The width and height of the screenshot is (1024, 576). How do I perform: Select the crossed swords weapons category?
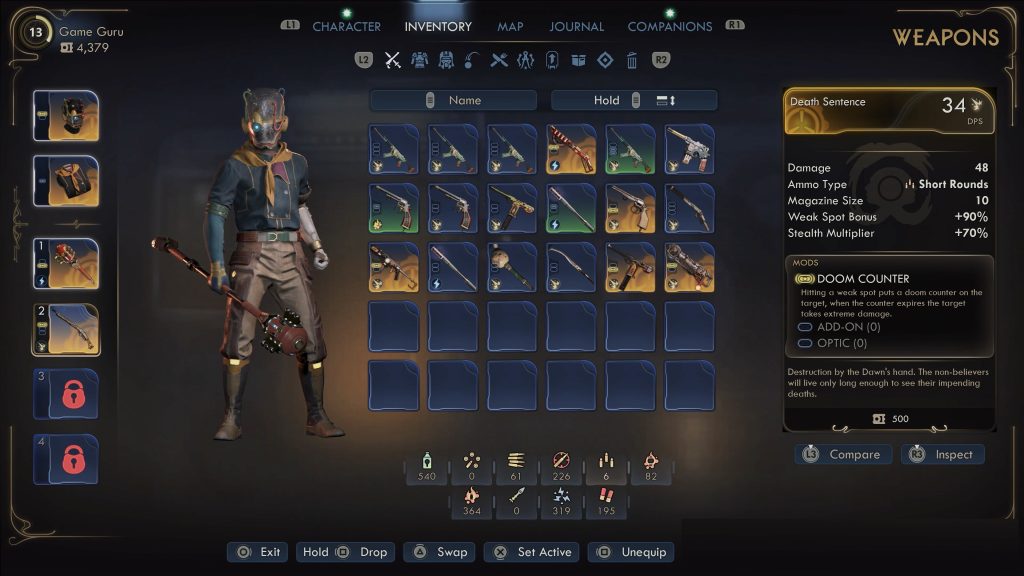[x=393, y=60]
